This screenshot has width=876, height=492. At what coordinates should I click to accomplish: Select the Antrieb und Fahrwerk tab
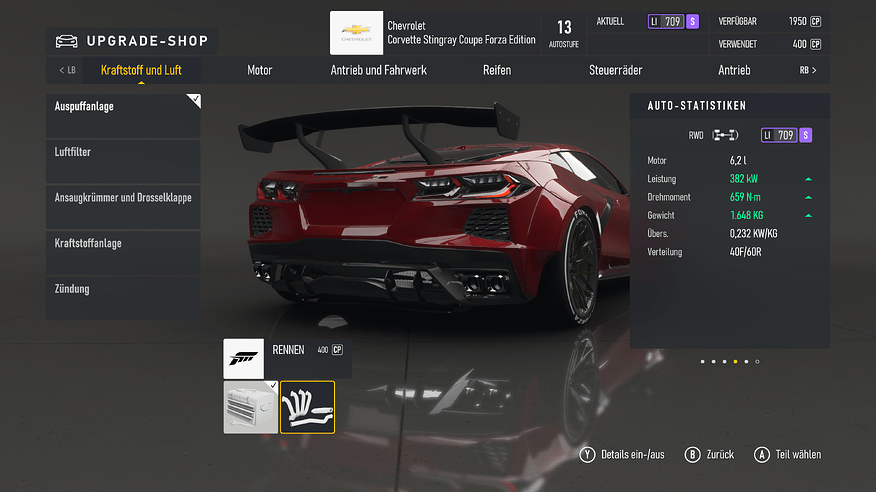(379, 70)
